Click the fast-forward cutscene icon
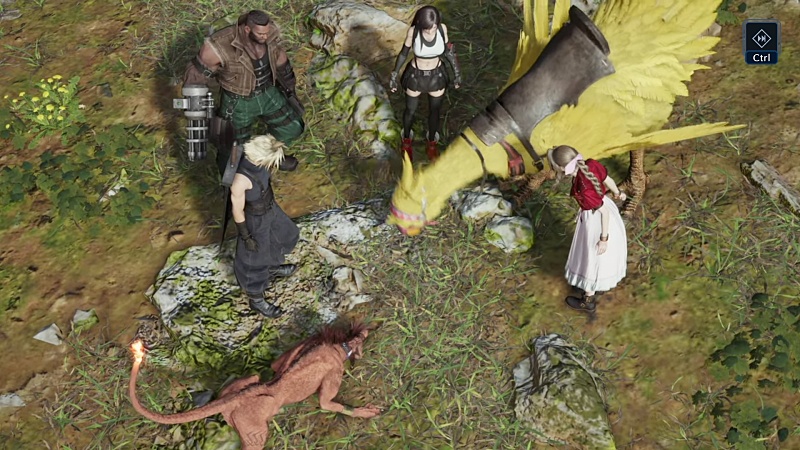800x450 pixels. tap(761, 37)
